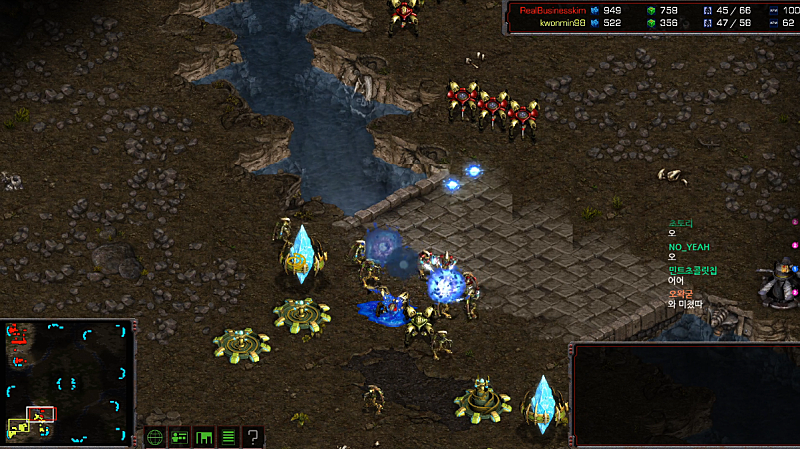Open the player card icon button
The image size is (800, 449).
coord(180,437)
